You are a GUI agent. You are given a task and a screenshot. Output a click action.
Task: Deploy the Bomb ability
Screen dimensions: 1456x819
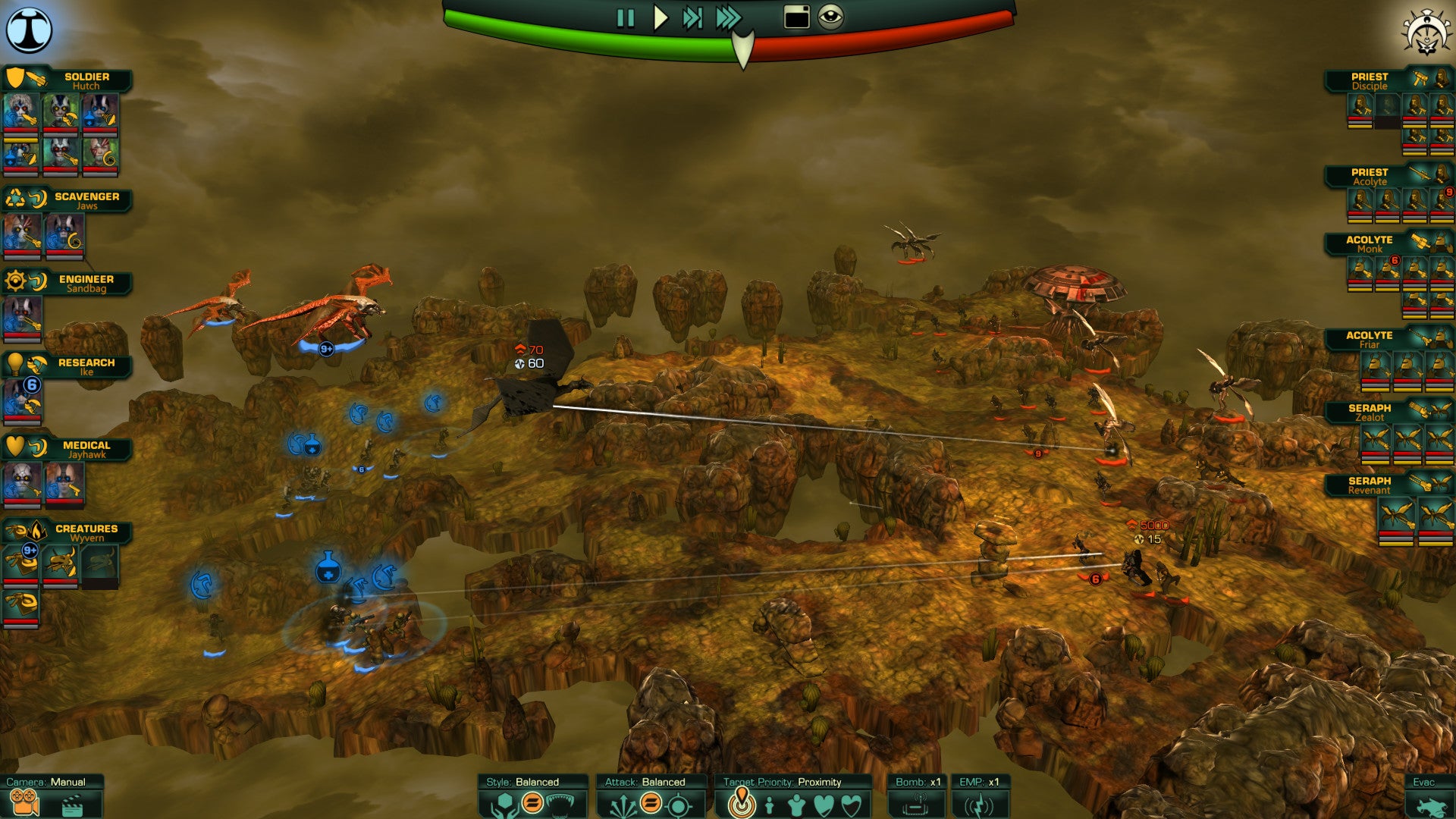[917, 803]
